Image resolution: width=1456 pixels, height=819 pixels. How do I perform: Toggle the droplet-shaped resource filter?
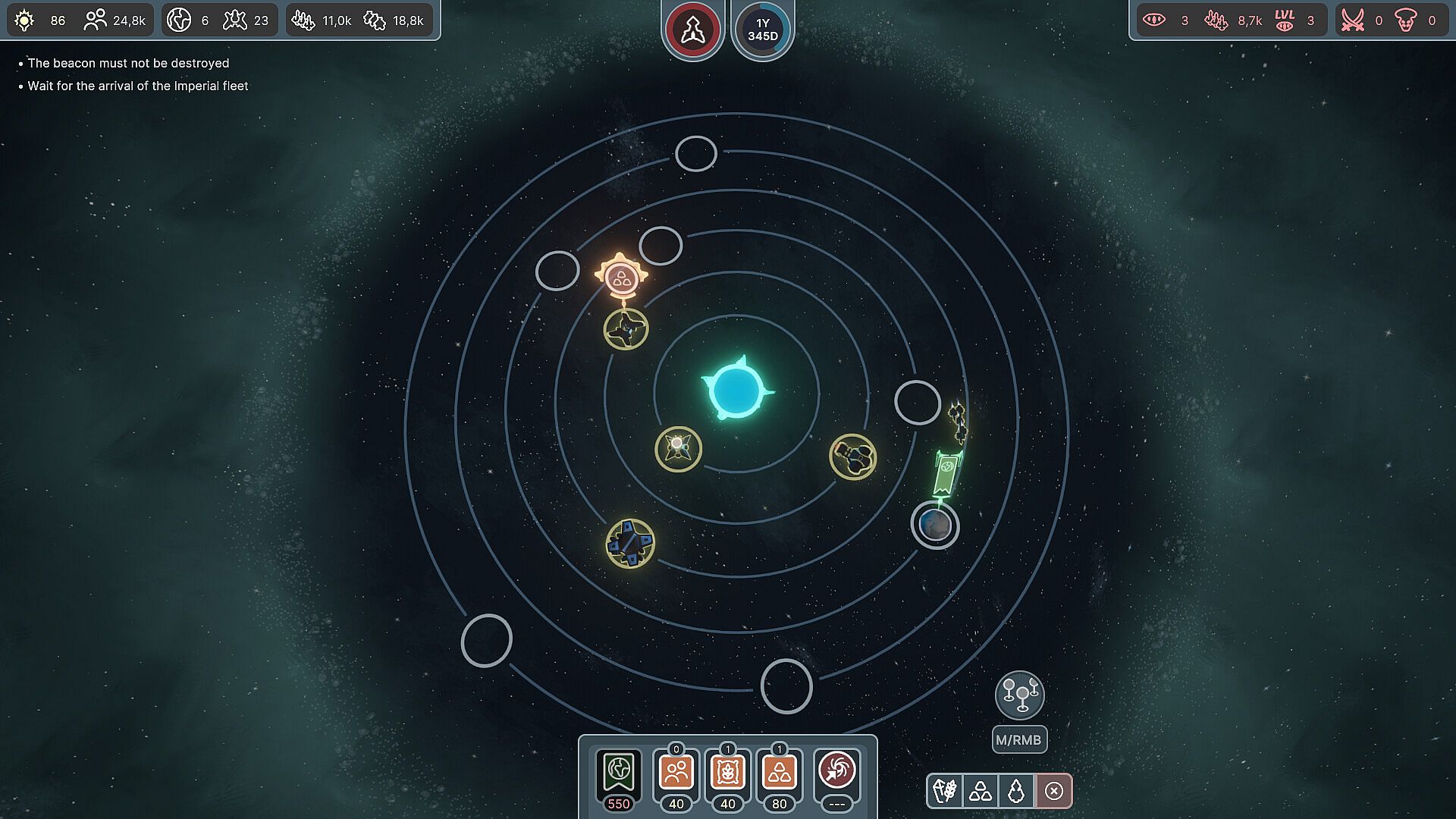pyautogui.click(x=1016, y=791)
